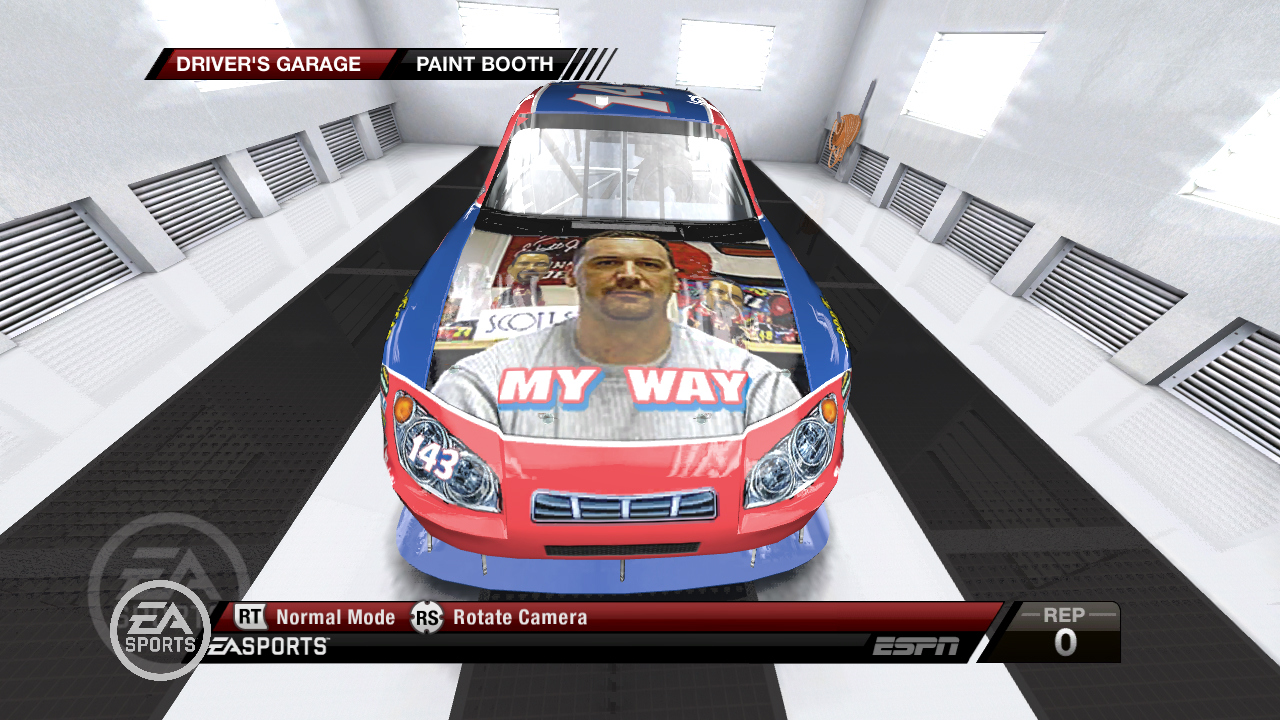
Task: Go back to the Driver's Garage header
Action: point(268,64)
